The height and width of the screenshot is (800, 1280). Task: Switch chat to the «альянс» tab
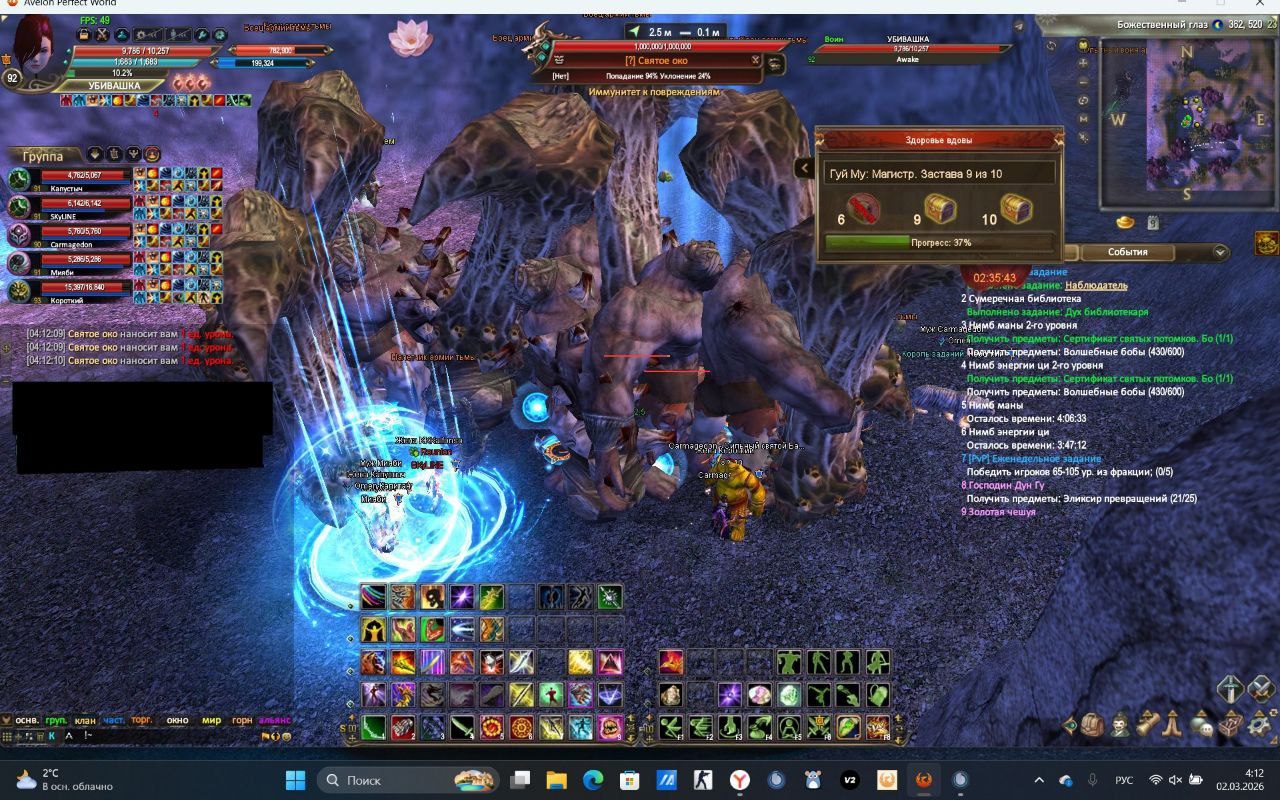point(274,720)
